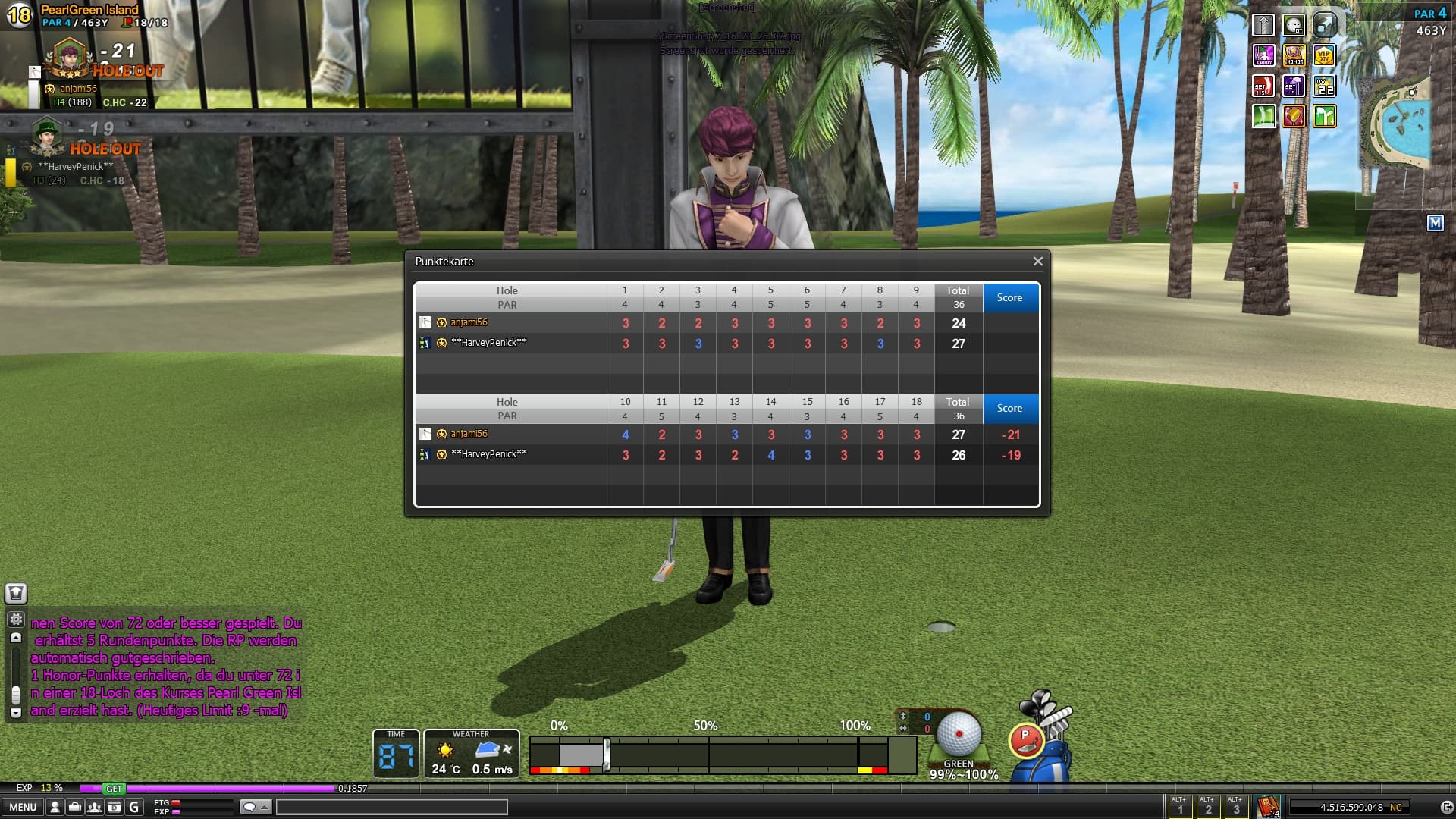Click the CADDY buff icon
The image size is (1456, 819).
(1263, 55)
